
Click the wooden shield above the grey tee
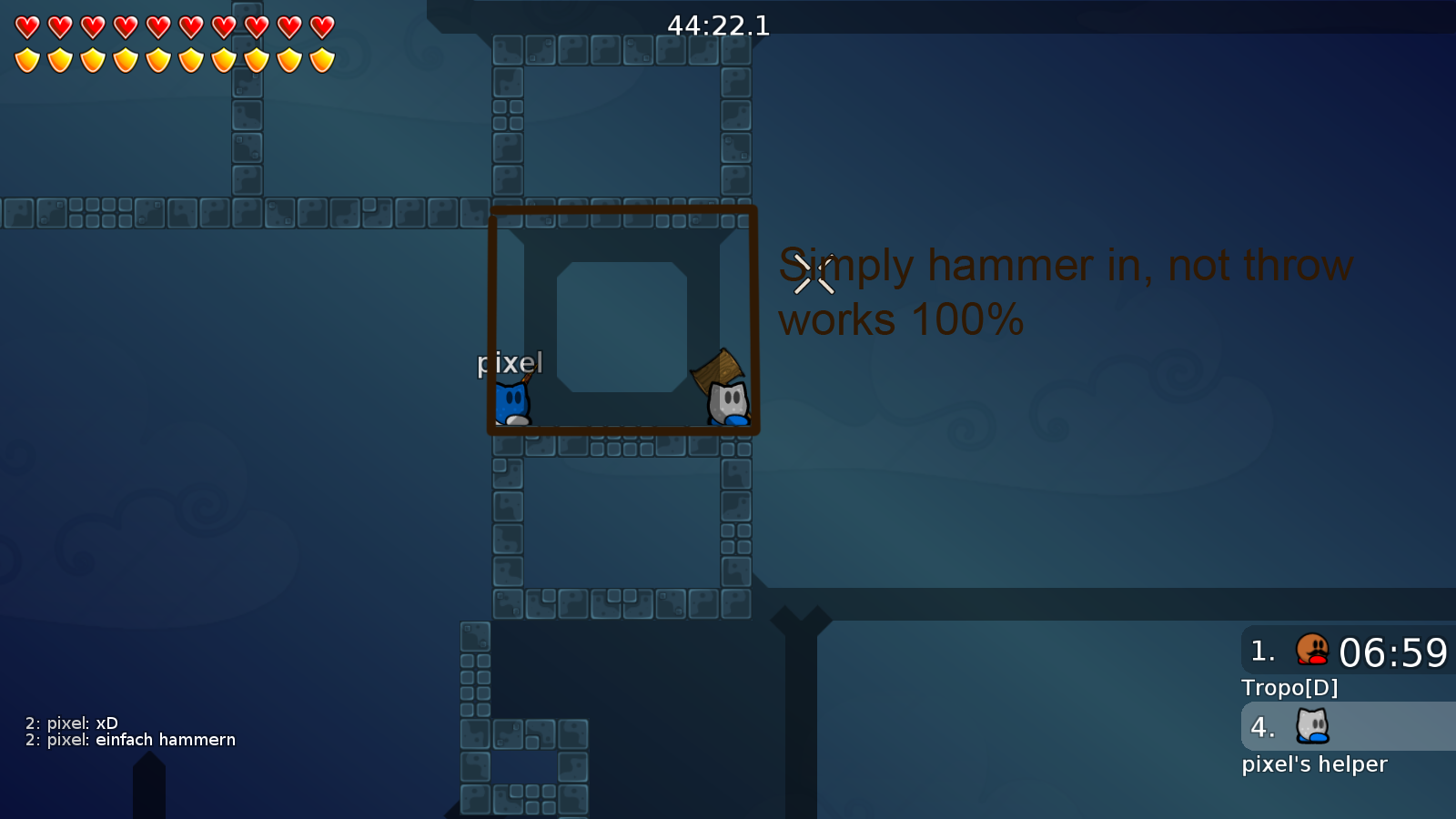pyautogui.click(x=718, y=366)
